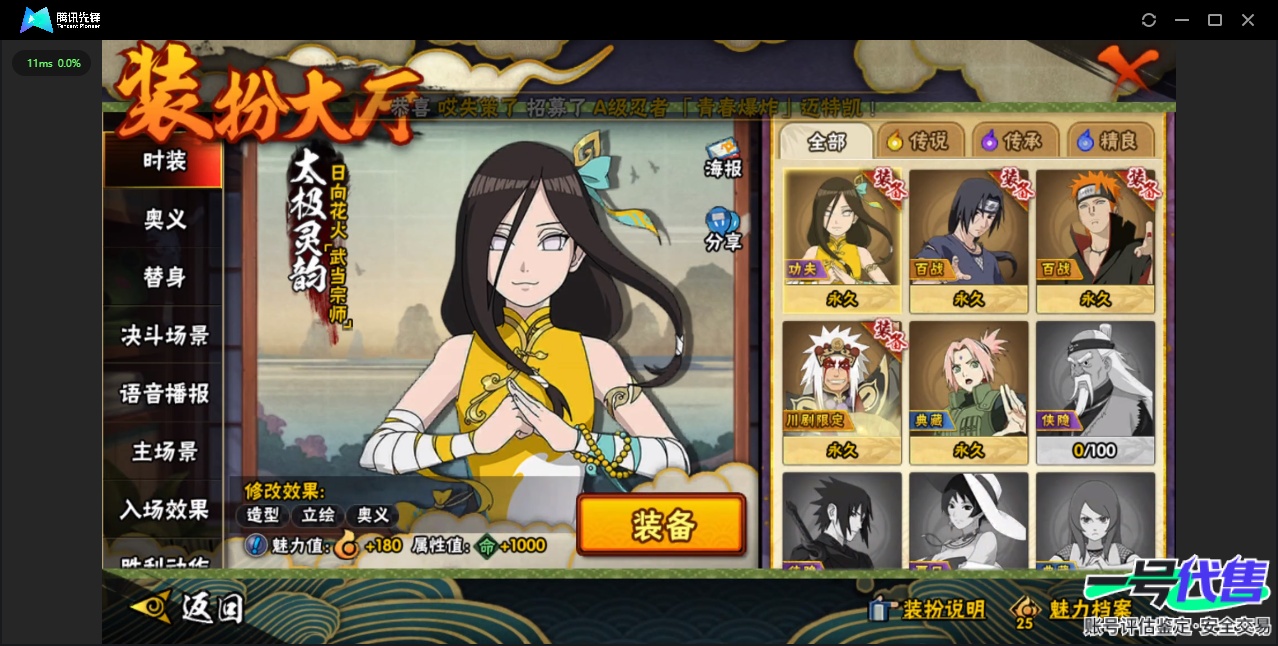This screenshot has height=646, width=1278.
Task: Open the 奥义 menu entry
Action: click(x=164, y=219)
